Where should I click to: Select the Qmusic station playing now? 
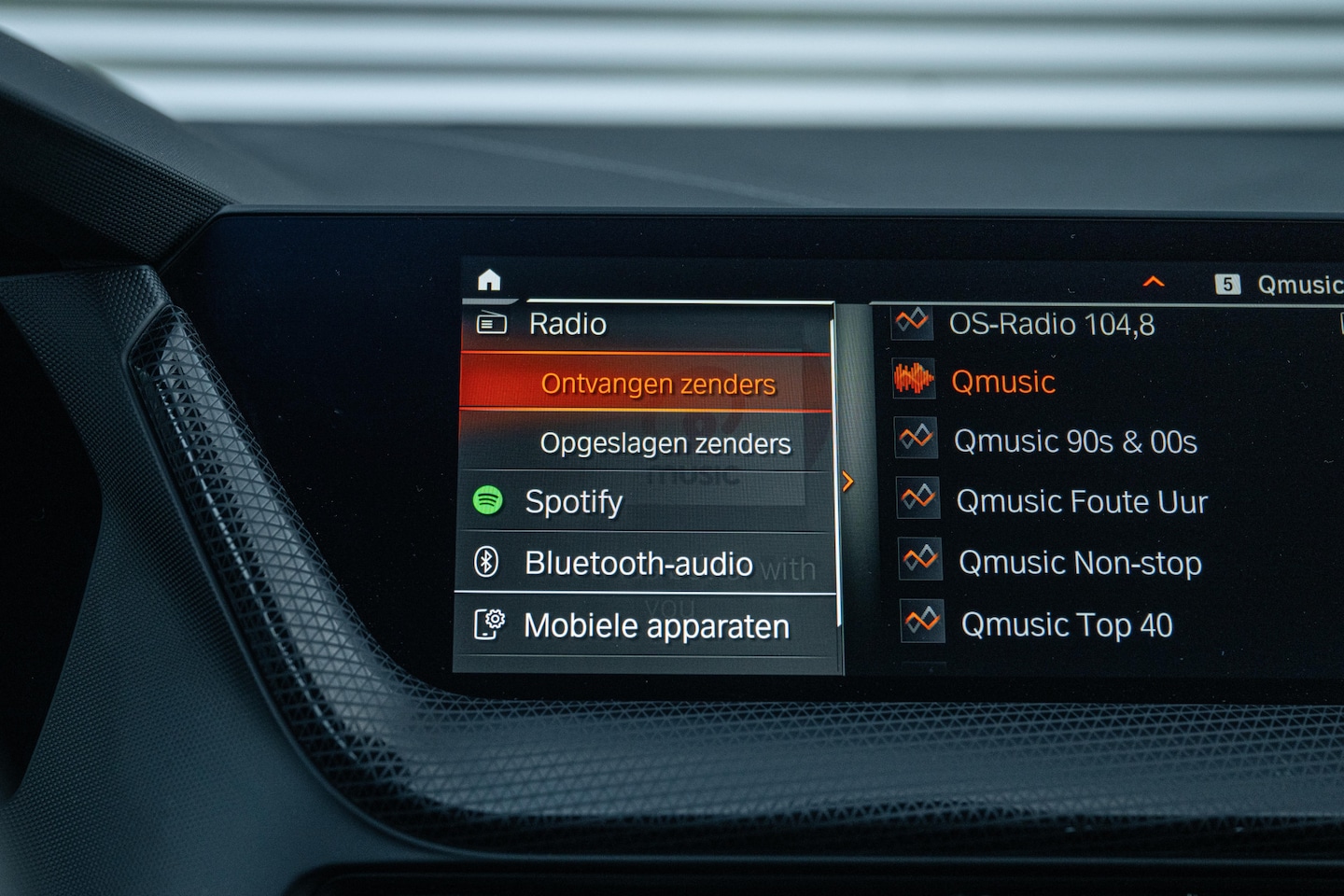click(1002, 382)
